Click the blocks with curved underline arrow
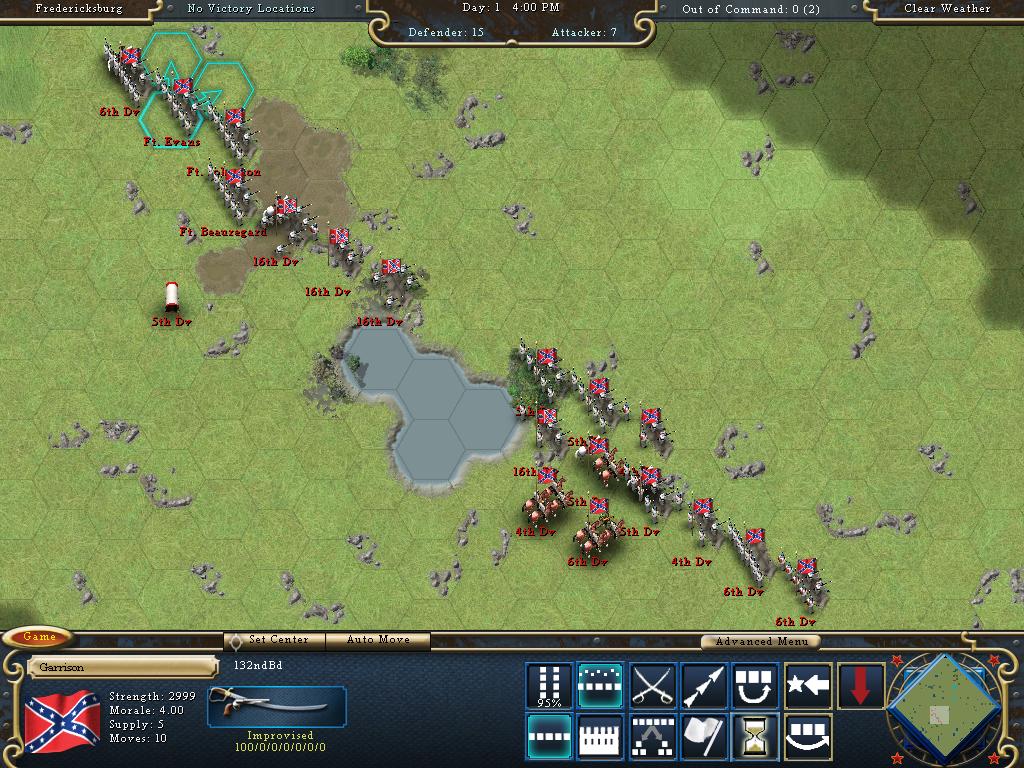 click(x=808, y=736)
